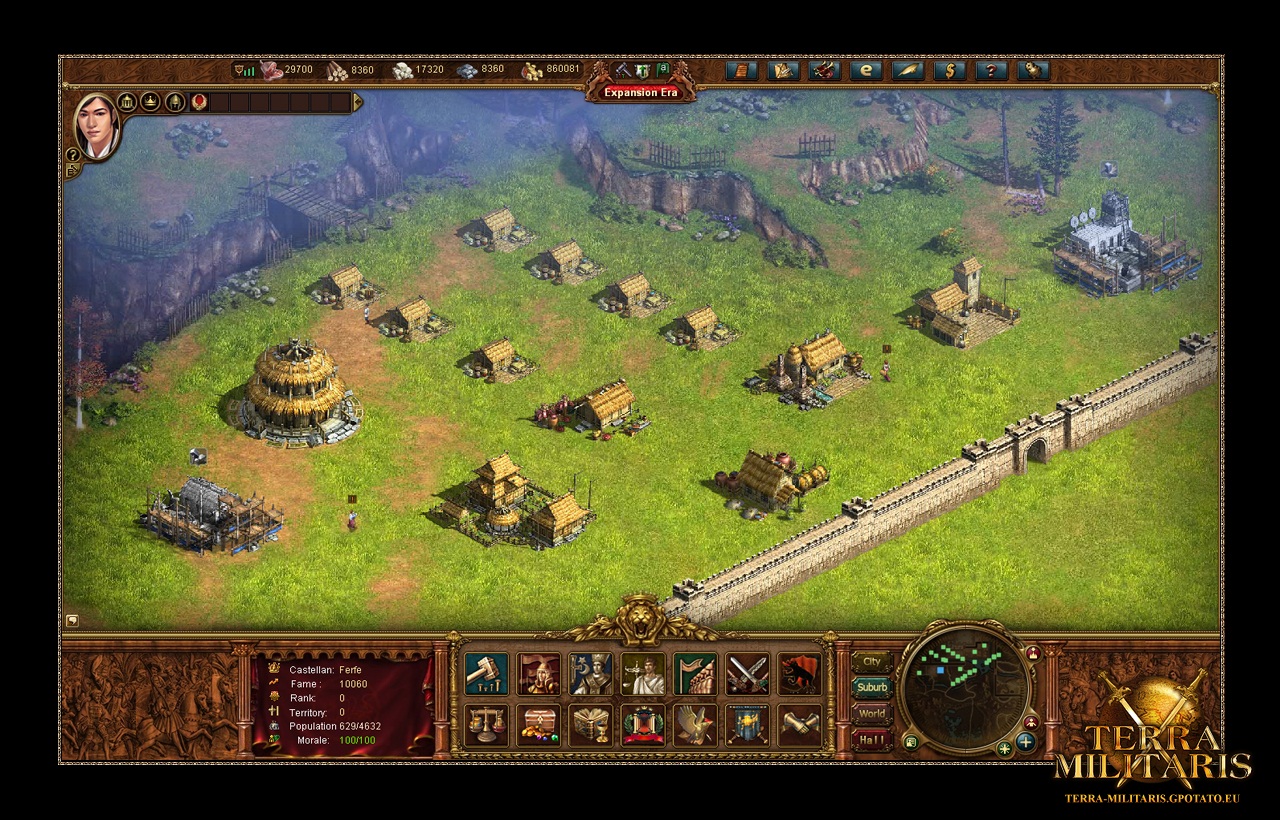Click the balance scales trade icon
1280x820 pixels.
(486, 725)
